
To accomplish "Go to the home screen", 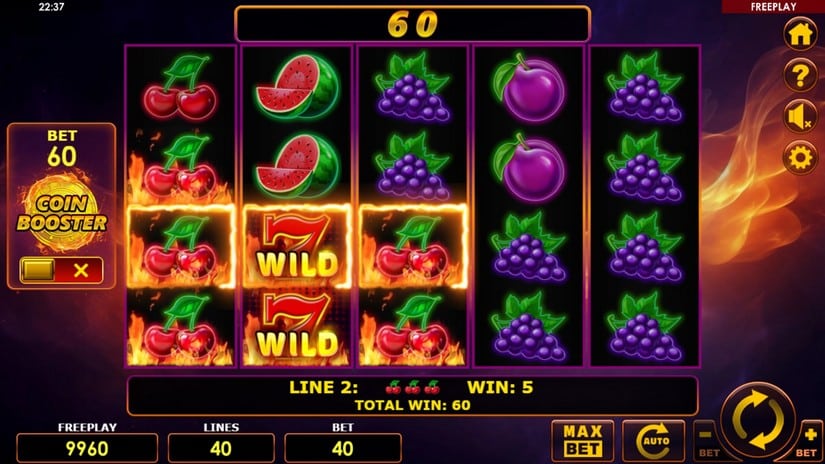I will pos(799,34).
